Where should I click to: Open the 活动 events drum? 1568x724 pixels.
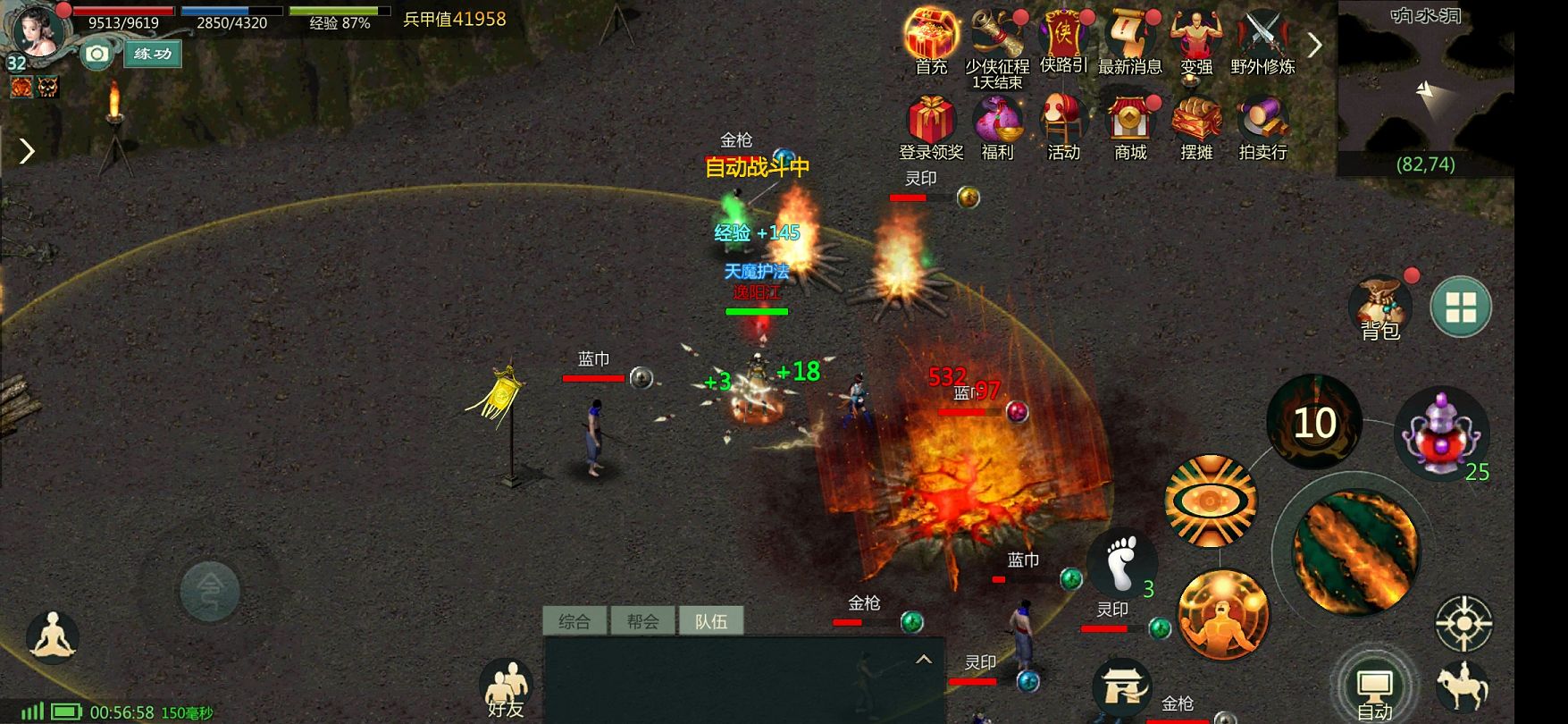coord(1063,121)
